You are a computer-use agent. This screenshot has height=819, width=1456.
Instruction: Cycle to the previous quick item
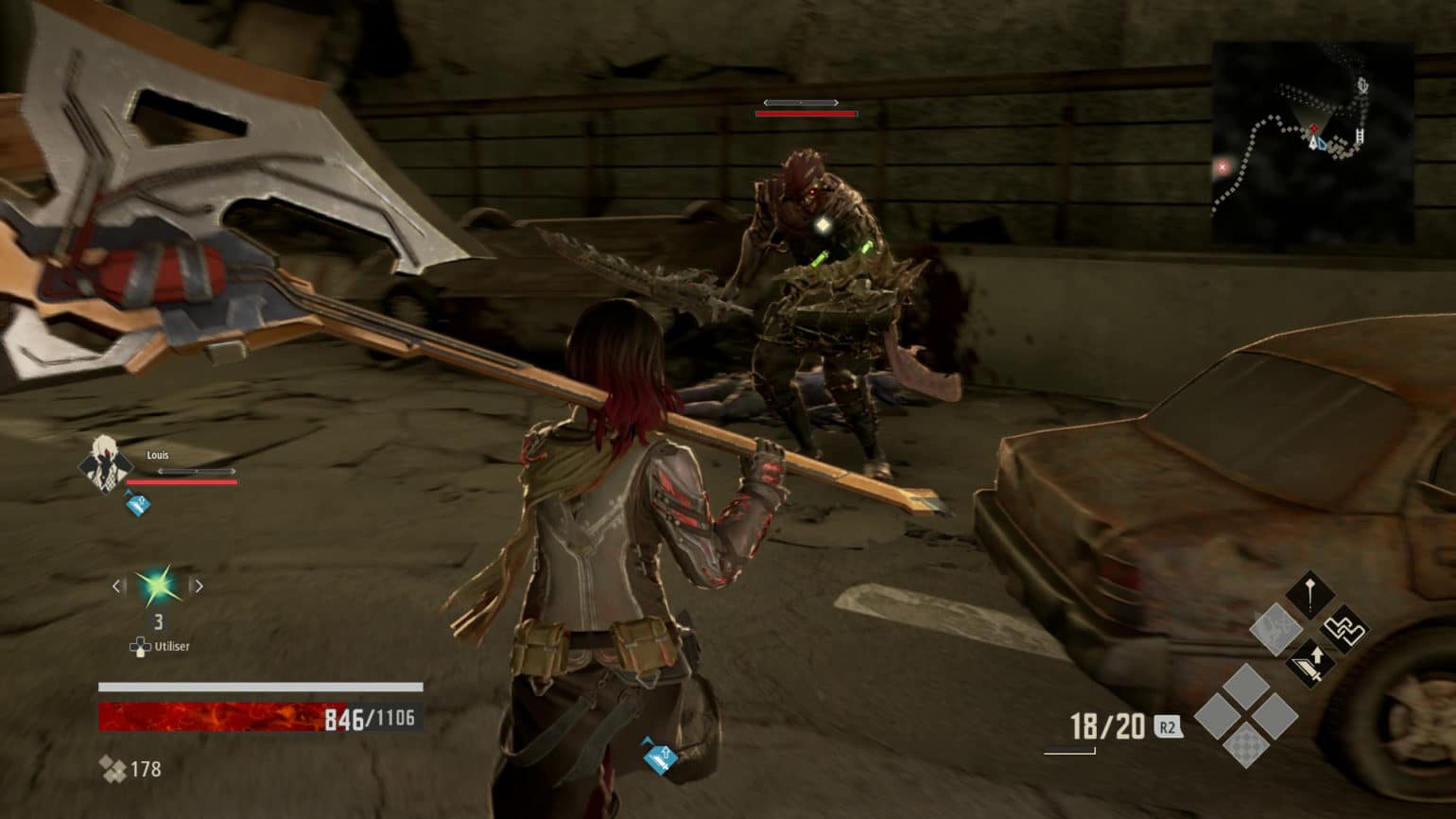[x=117, y=586]
